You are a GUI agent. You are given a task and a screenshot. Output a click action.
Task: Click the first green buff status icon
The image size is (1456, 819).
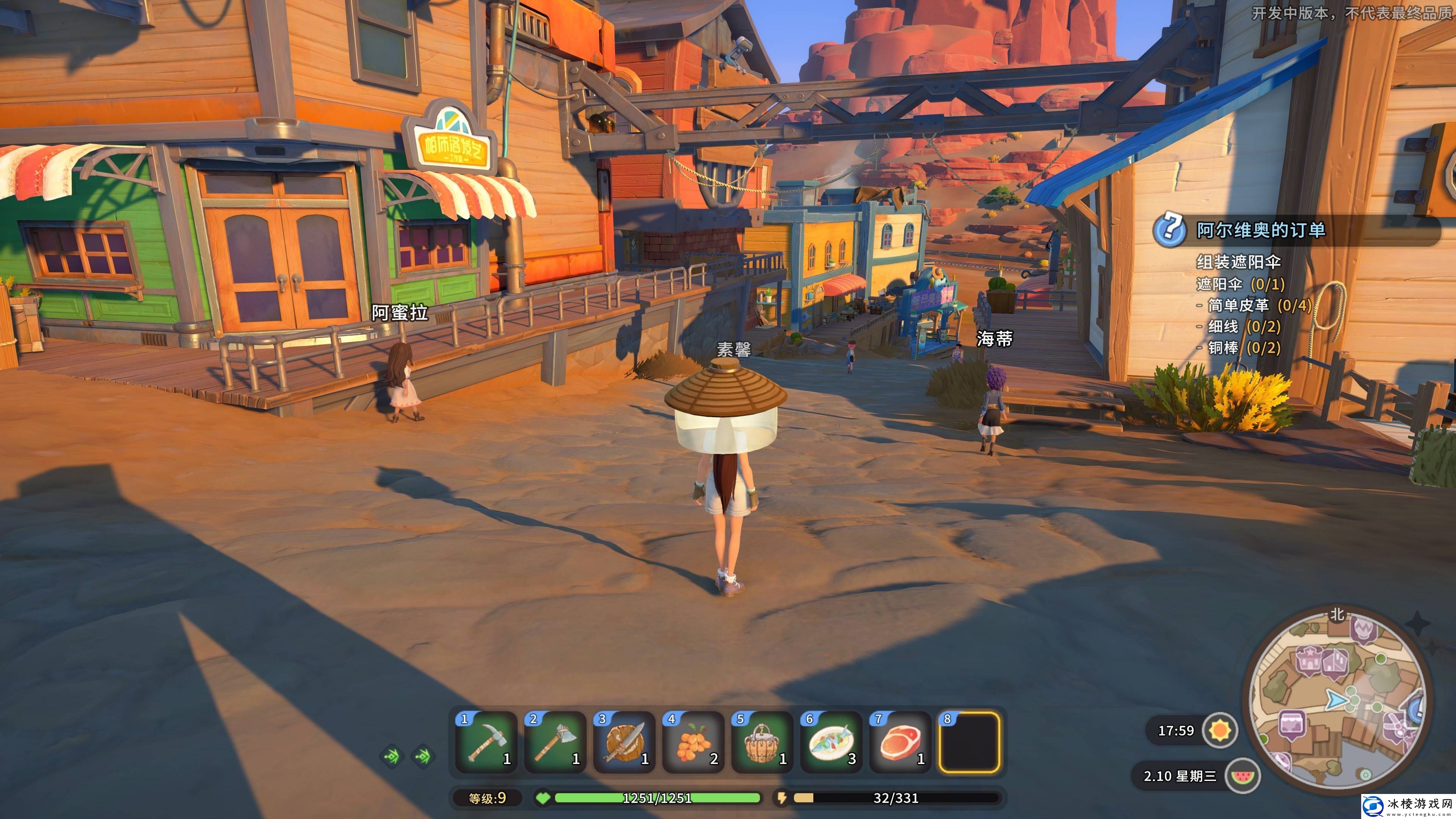click(392, 756)
